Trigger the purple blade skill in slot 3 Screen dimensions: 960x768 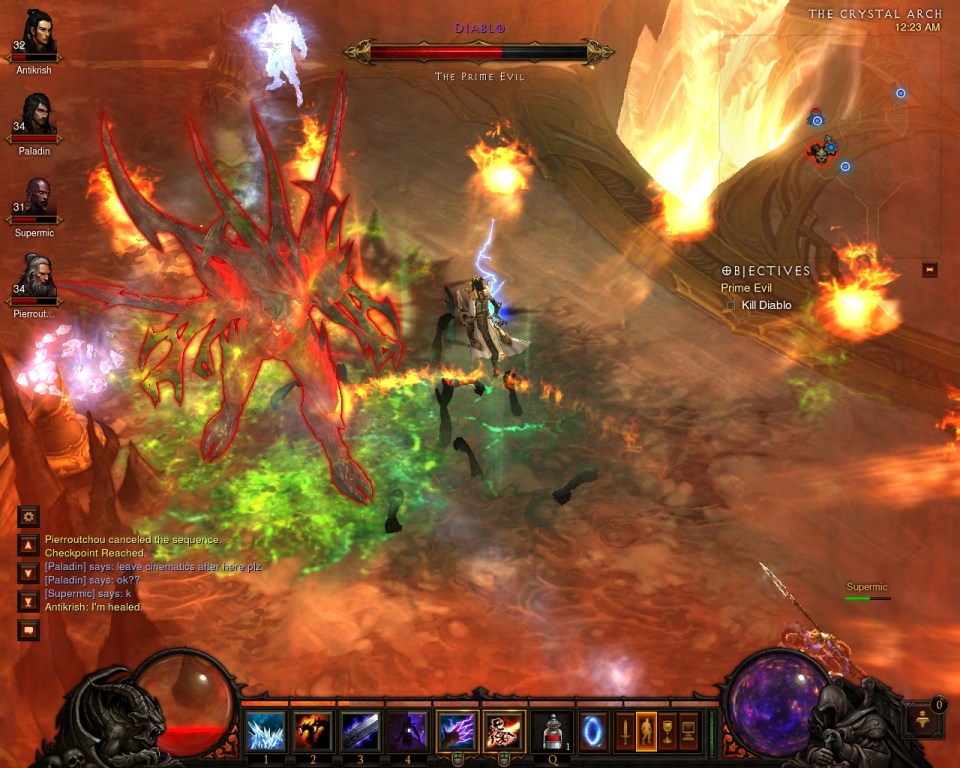361,731
